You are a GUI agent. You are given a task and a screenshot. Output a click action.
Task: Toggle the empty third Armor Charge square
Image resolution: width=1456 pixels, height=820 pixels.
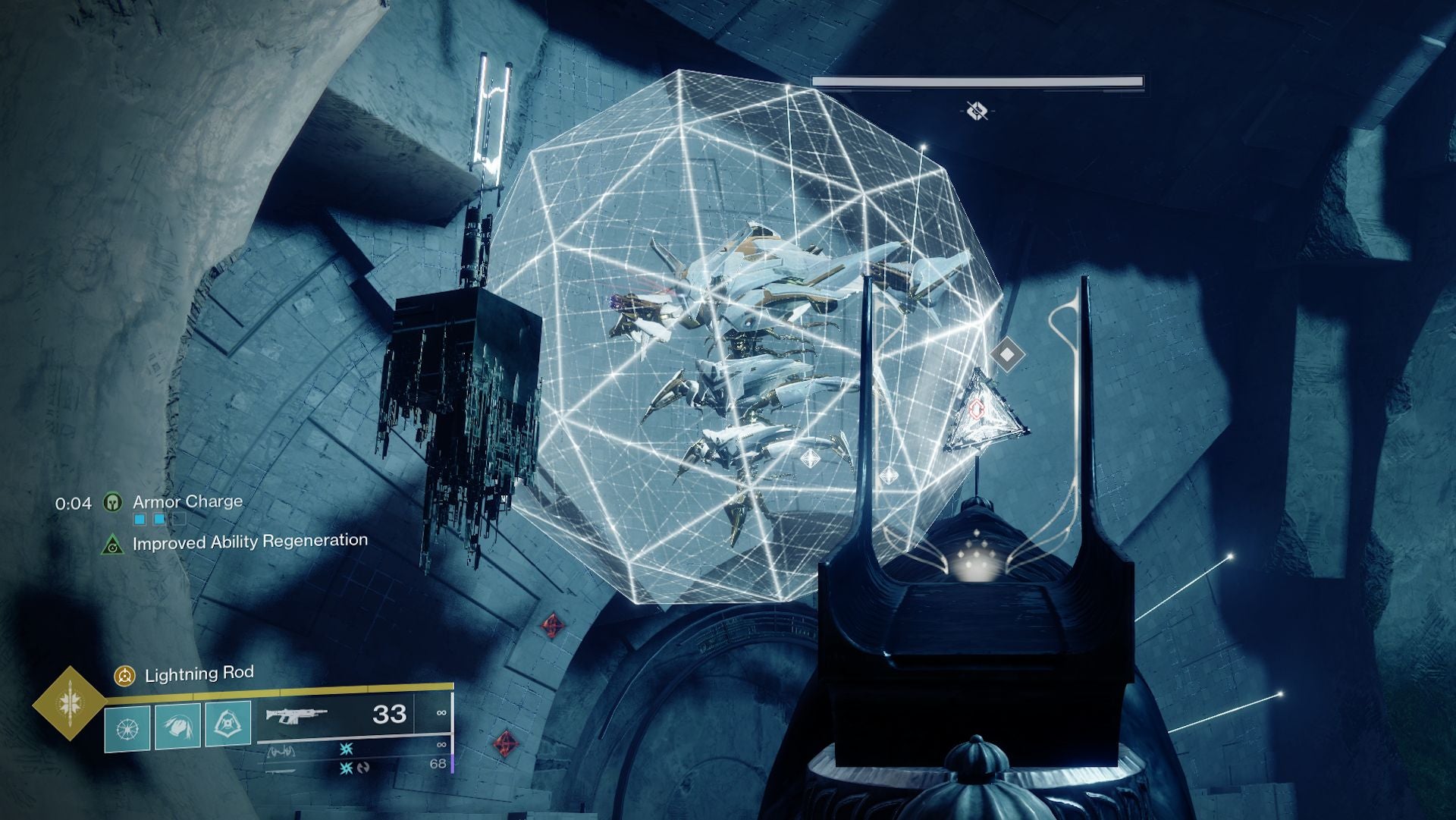[x=179, y=520]
